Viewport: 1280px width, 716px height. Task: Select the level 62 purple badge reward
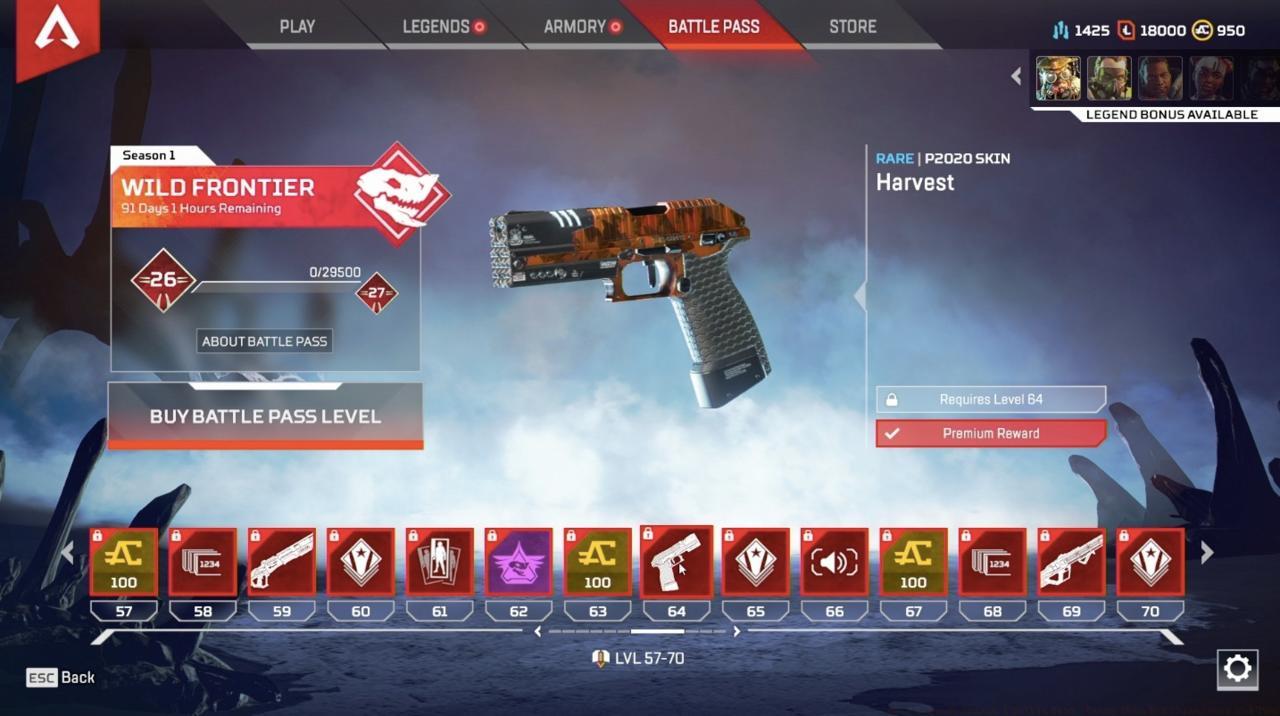click(519, 562)
